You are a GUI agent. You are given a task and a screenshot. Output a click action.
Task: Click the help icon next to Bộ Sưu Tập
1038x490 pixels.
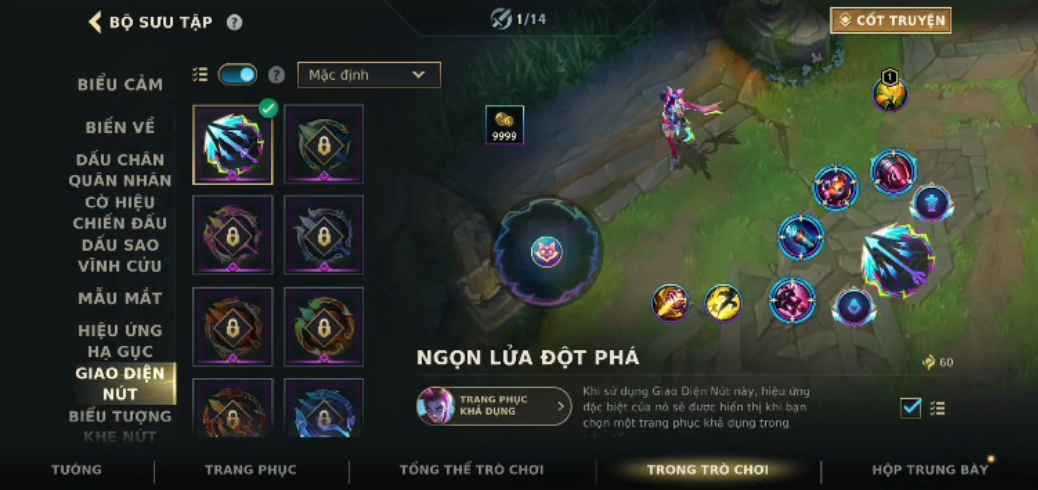tap(234, 22)
